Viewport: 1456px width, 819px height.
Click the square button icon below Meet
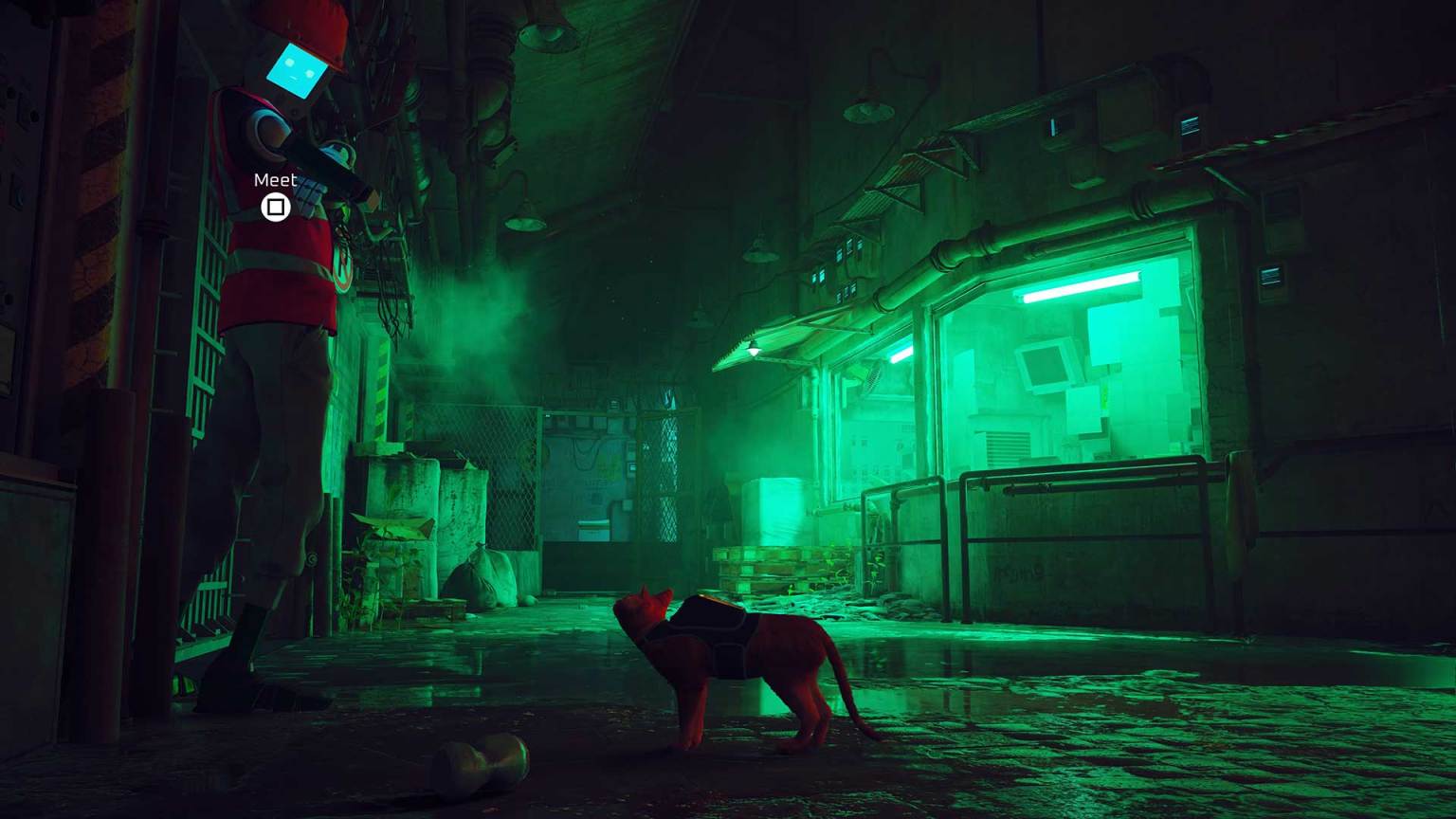click(276, 206)
